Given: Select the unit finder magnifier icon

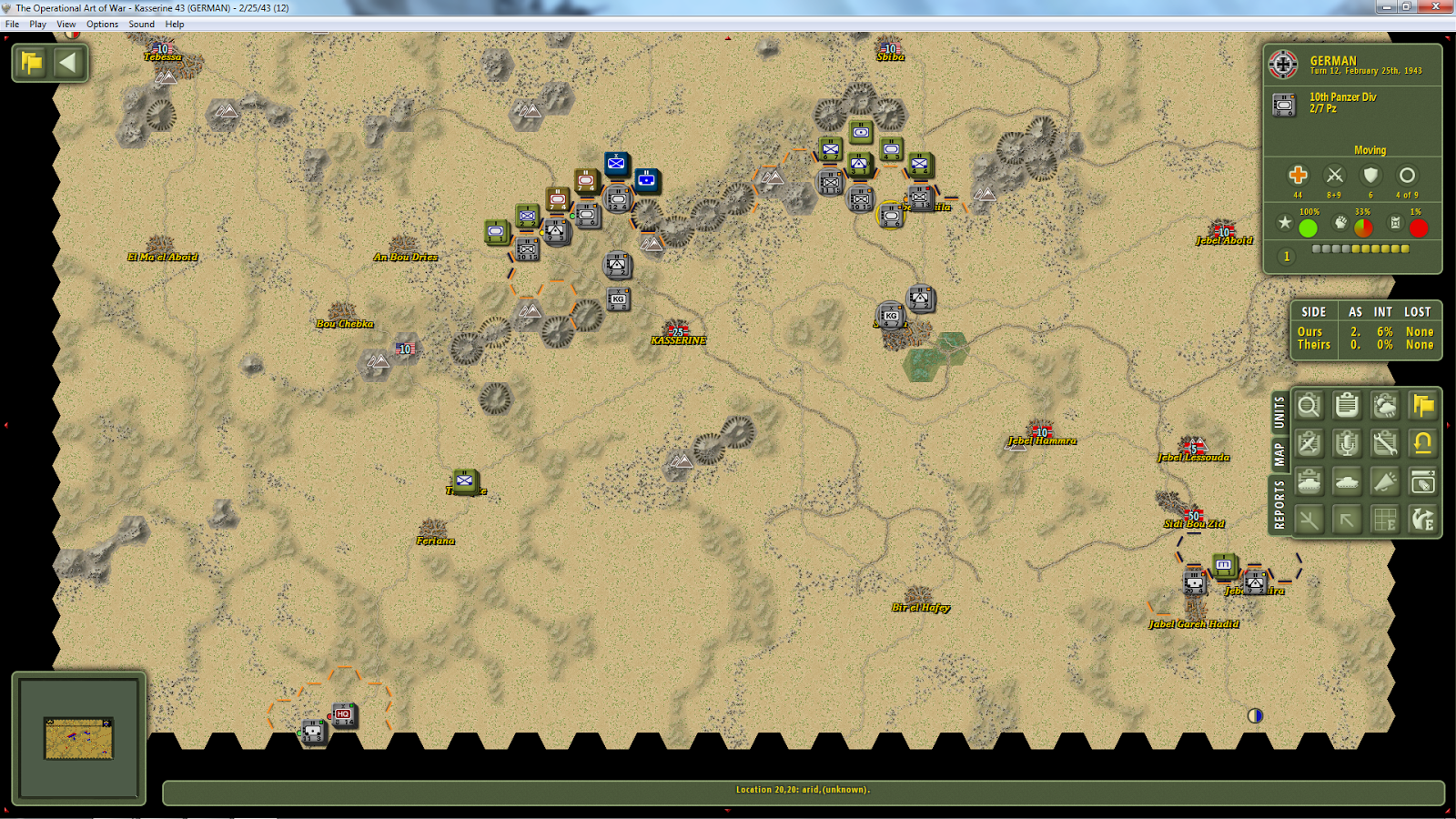Looking at the screenshot, I should click(x=1309, y=406).
